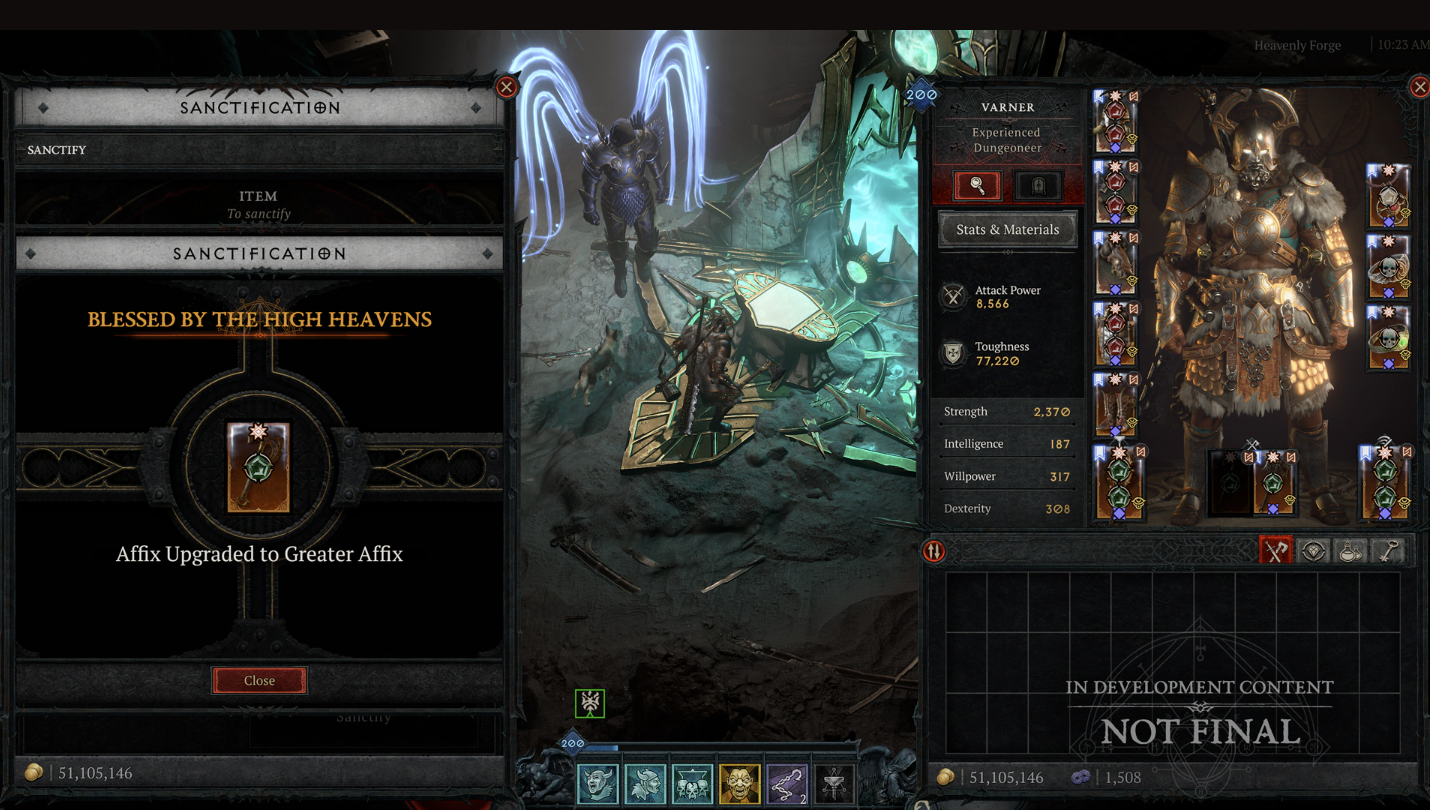Click the red swap arrows button above inventory
1430x810 pixels.
tap(934, 551)
